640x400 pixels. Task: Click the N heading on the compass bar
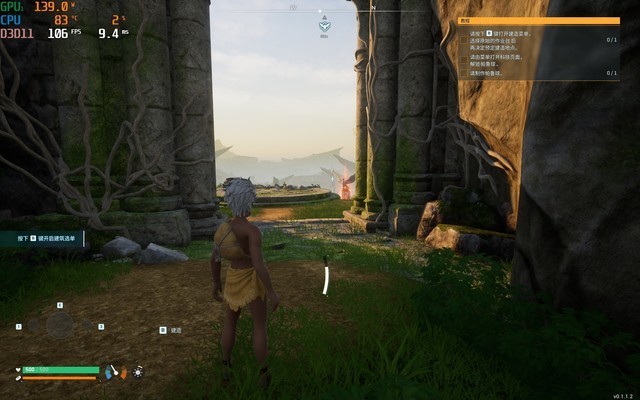pyautogui.click(x=373, y=7)
